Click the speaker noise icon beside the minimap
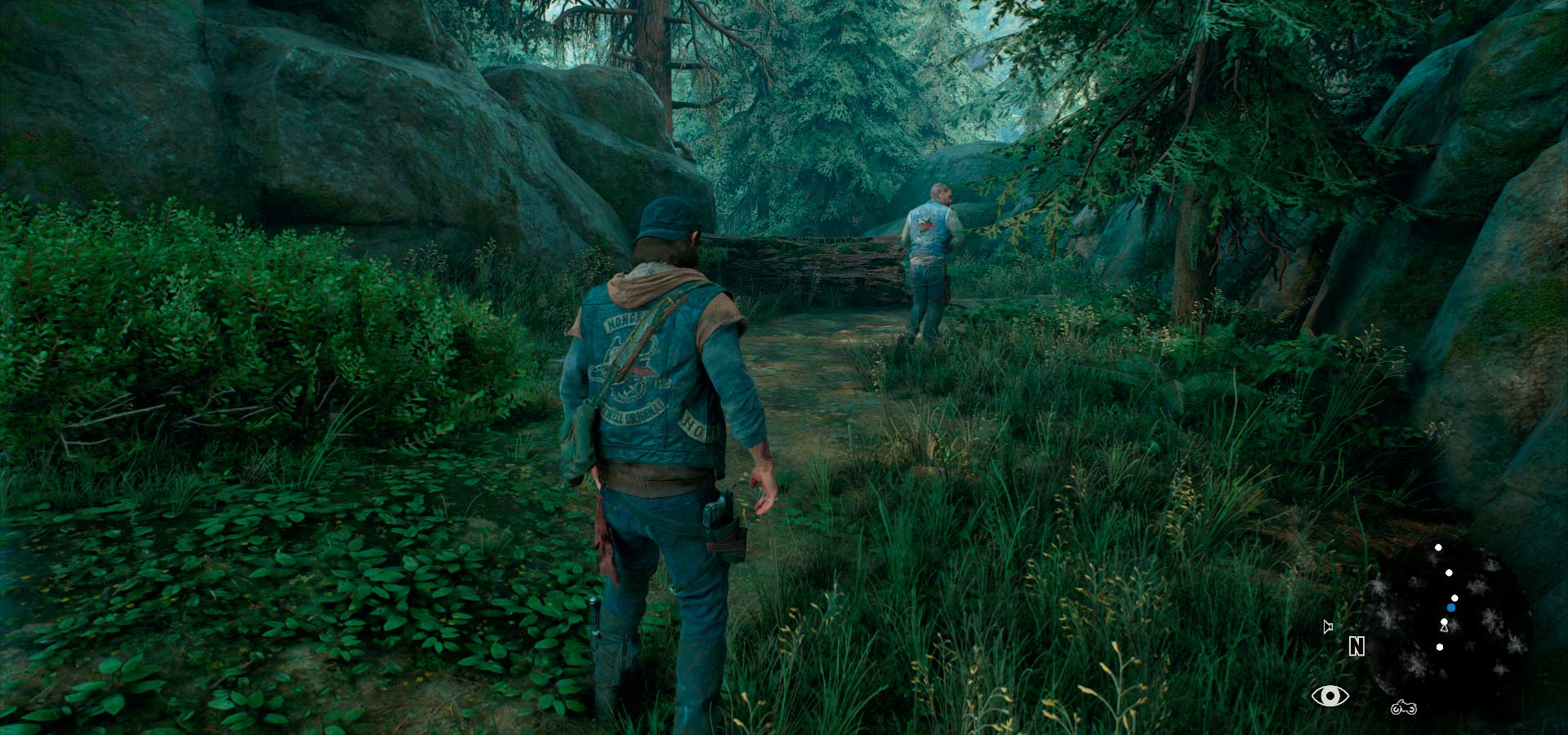This screenshot has width=1568, height=735. coord(1328,626)
